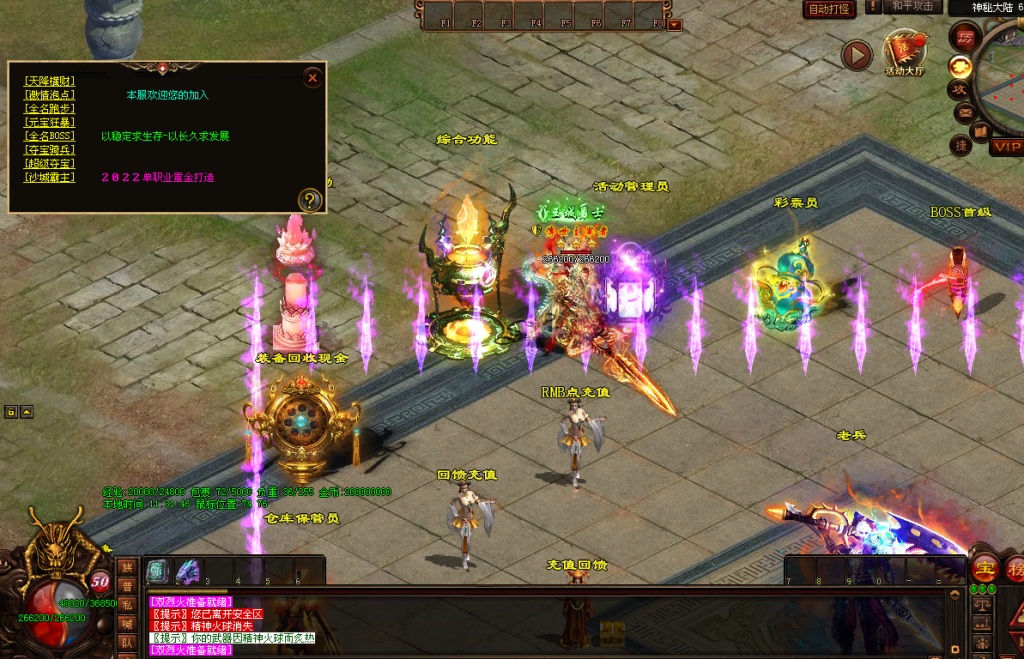
Task: Click the round play arrow button
Action: [x=856, y=55]
